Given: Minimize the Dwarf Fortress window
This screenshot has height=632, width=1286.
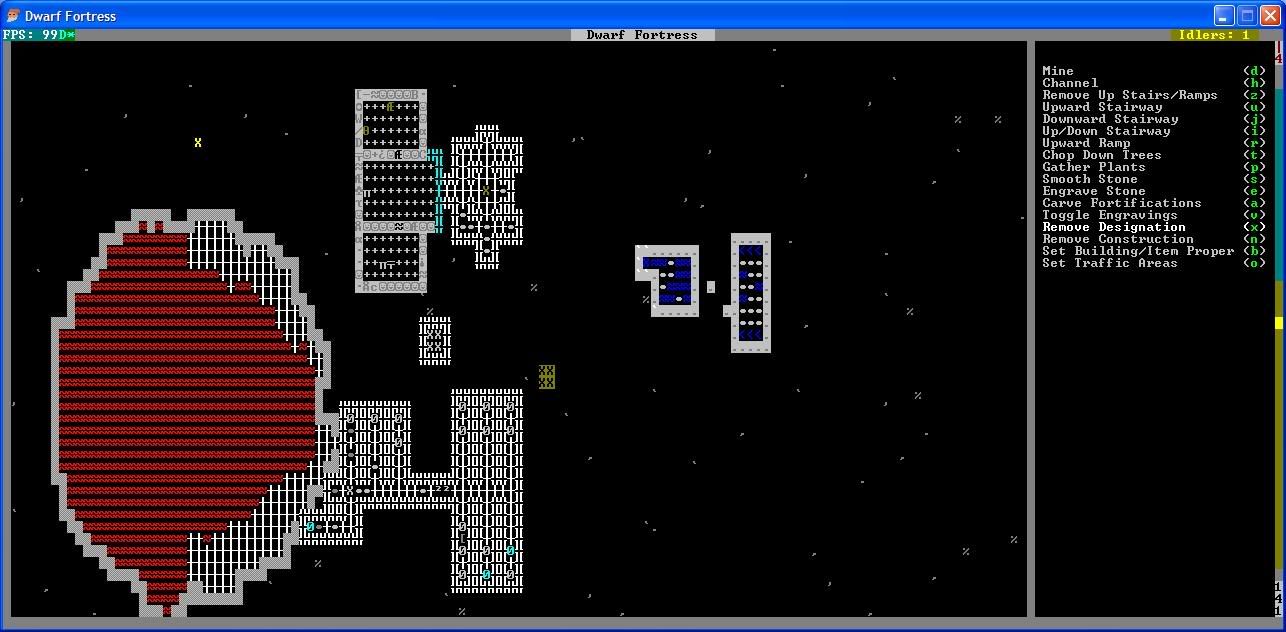Looking at the screenshot, I should click(x=1224, y=15).
